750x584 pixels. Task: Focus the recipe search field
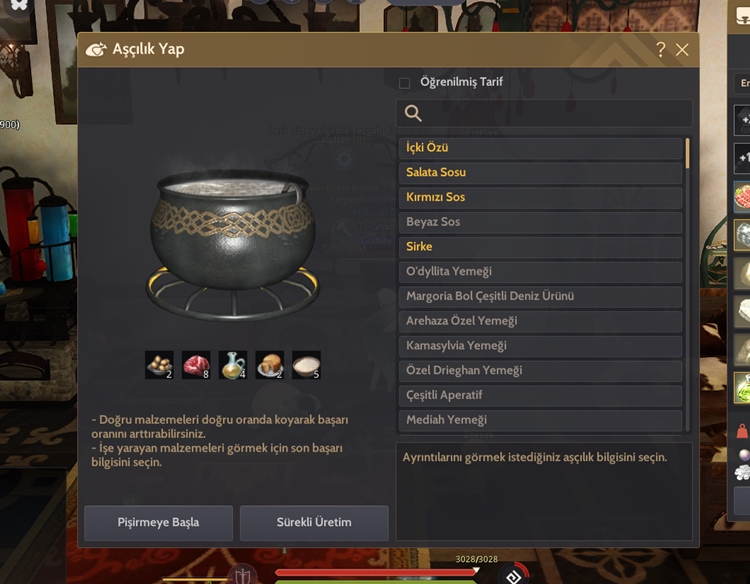coord(544,113)
